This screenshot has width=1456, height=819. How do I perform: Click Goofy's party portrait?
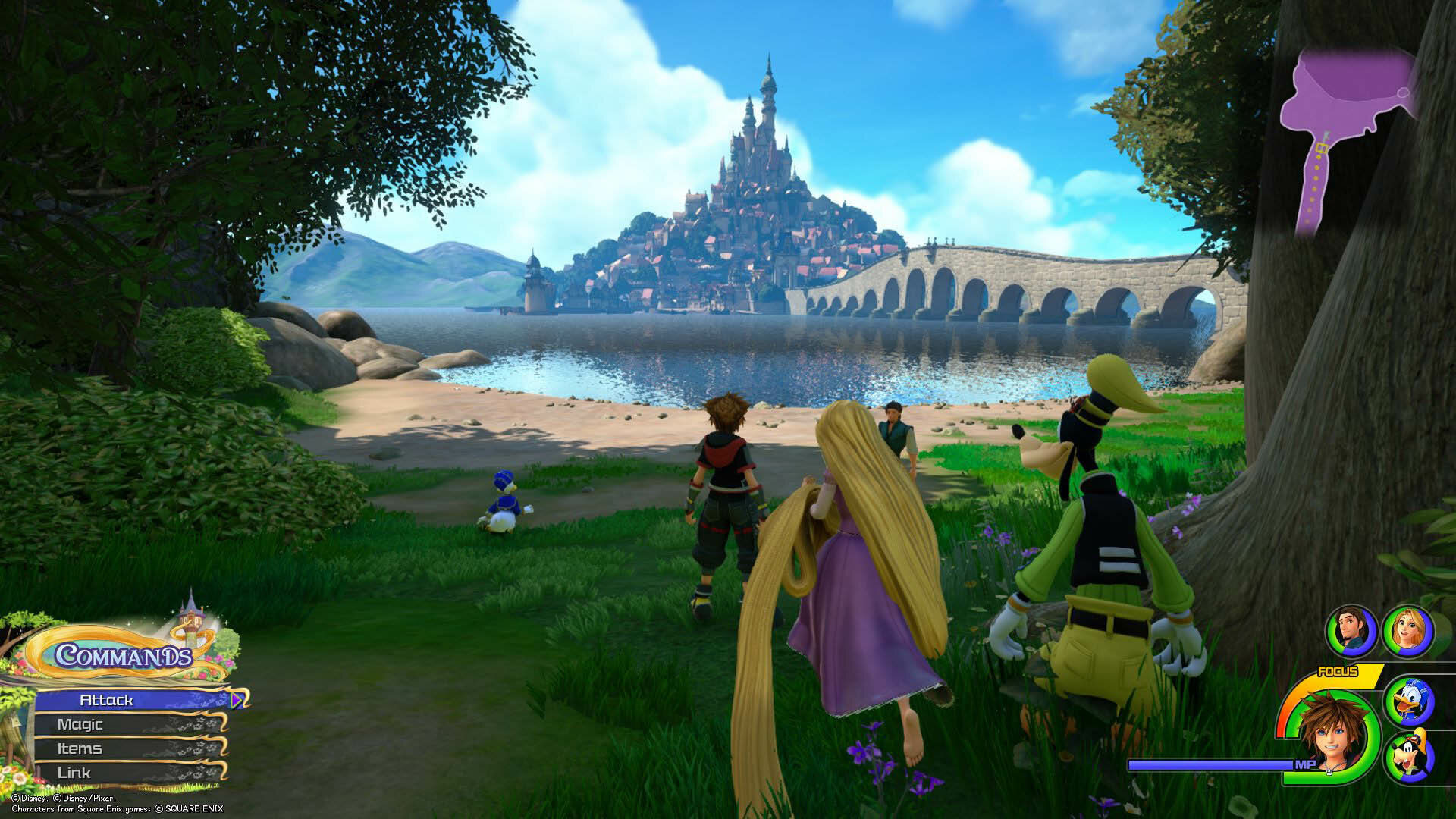(1408, 757)
